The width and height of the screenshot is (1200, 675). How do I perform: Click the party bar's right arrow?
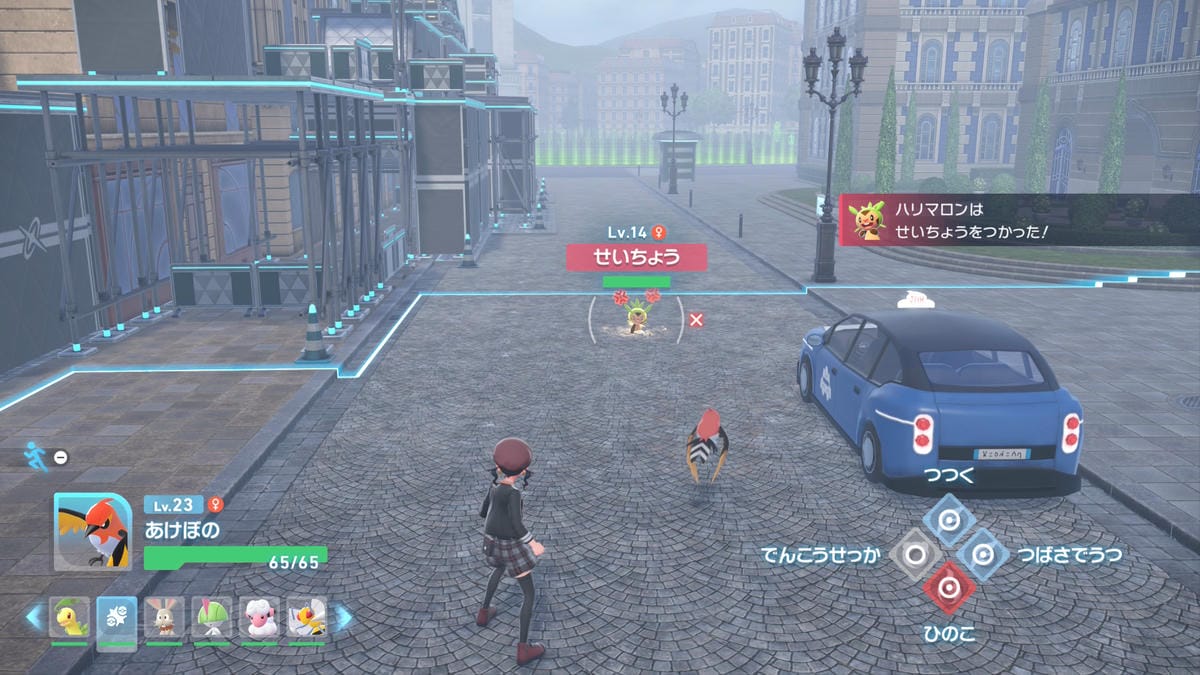click(x=343, y=619)
